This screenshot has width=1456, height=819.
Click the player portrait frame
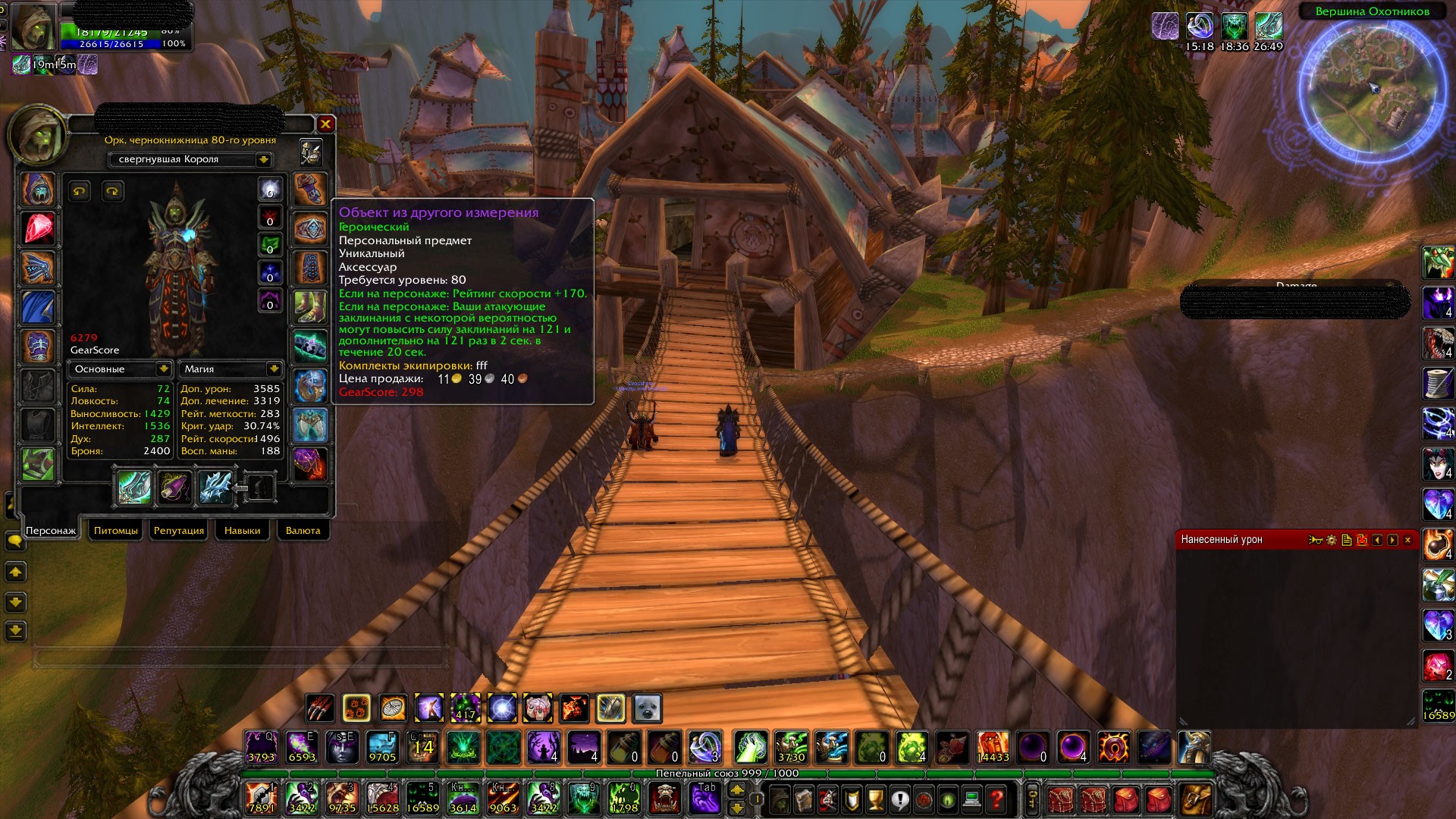(x=34, y=27)
